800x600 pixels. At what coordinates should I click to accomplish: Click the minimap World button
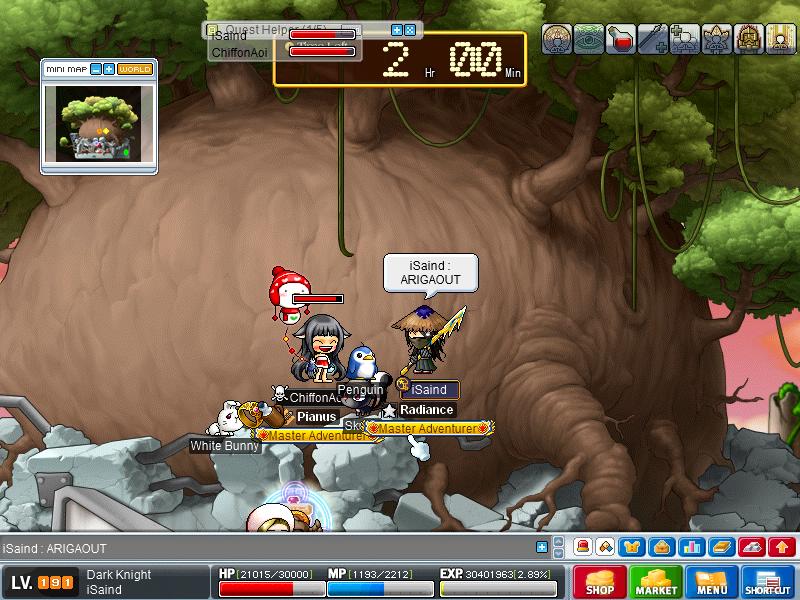[x=135, y=69]
